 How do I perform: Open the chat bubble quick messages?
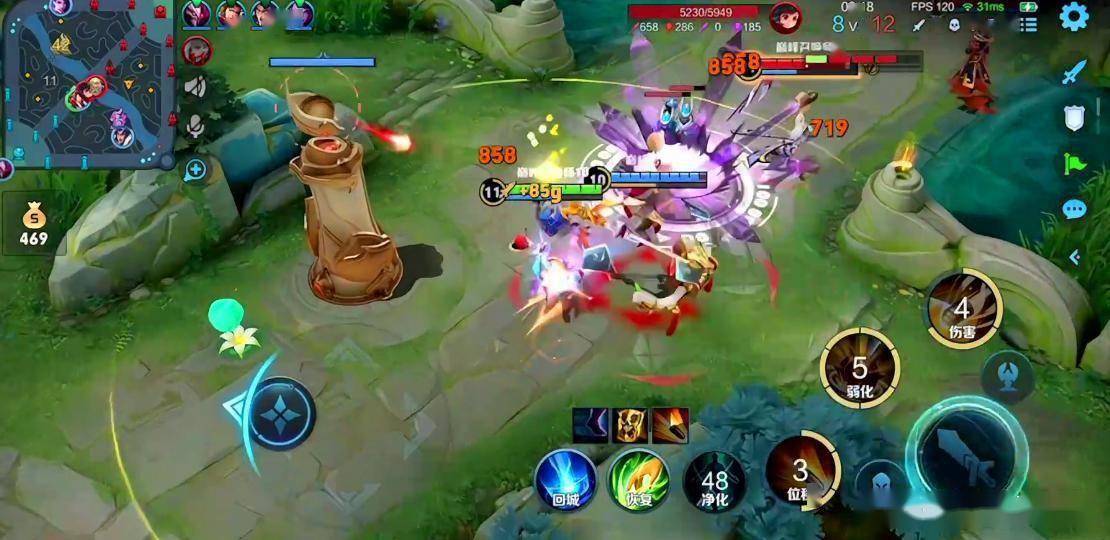click(x=1074, y=210)
